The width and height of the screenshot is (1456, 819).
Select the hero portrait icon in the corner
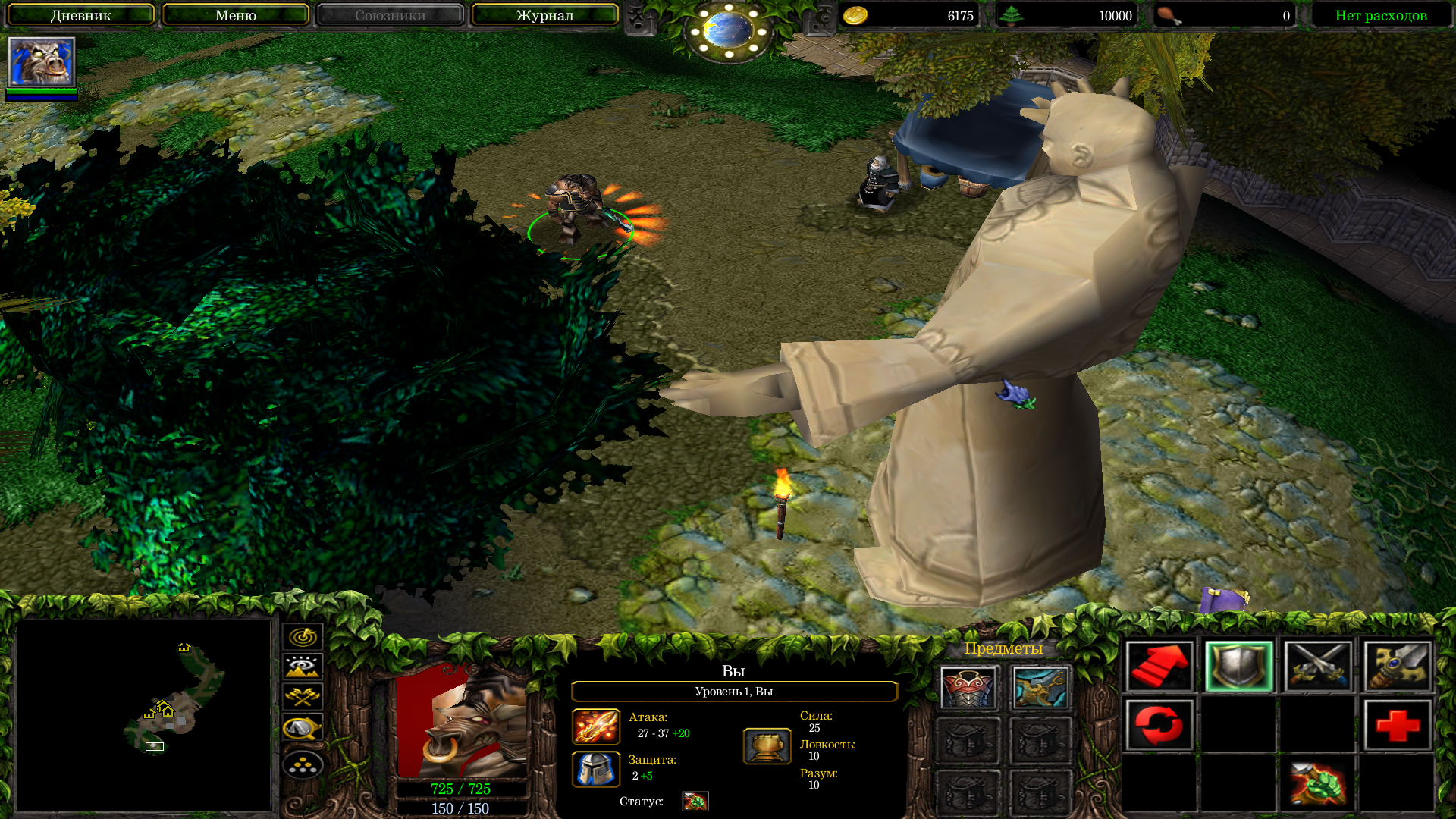pyautogui.click(x=41, y=62)
